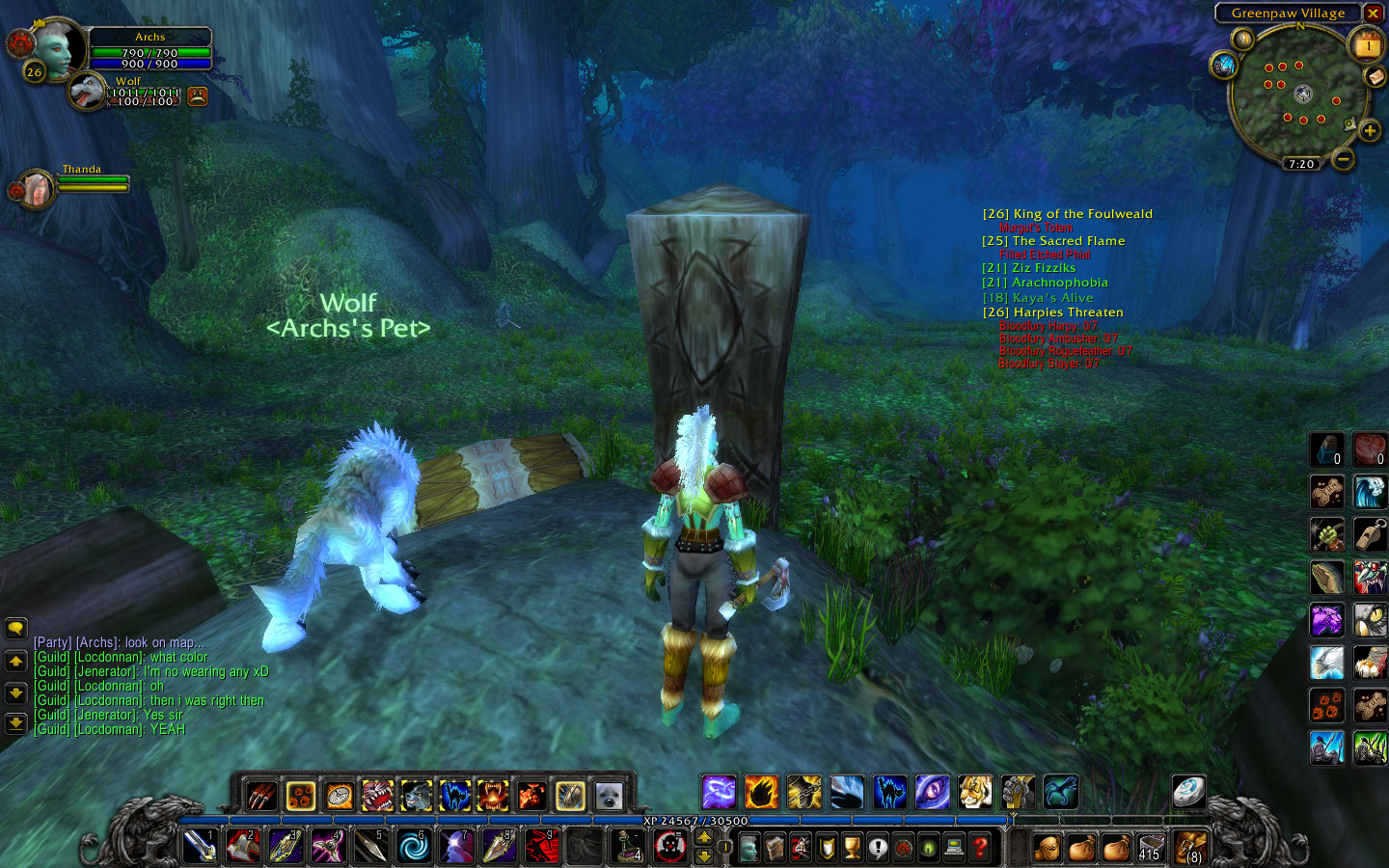This screenshot has width=1389, height=868.
Task: Select the whistle icon on the right bar
Action: point(1372,533)
